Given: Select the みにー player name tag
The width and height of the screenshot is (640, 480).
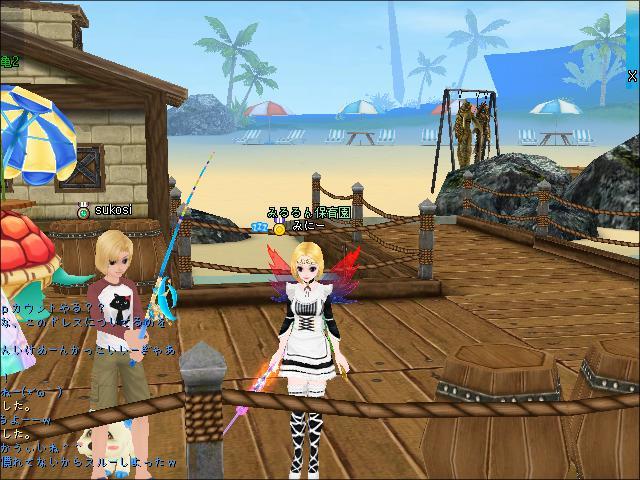Looking at the screenshot, I should coord(303,228).
